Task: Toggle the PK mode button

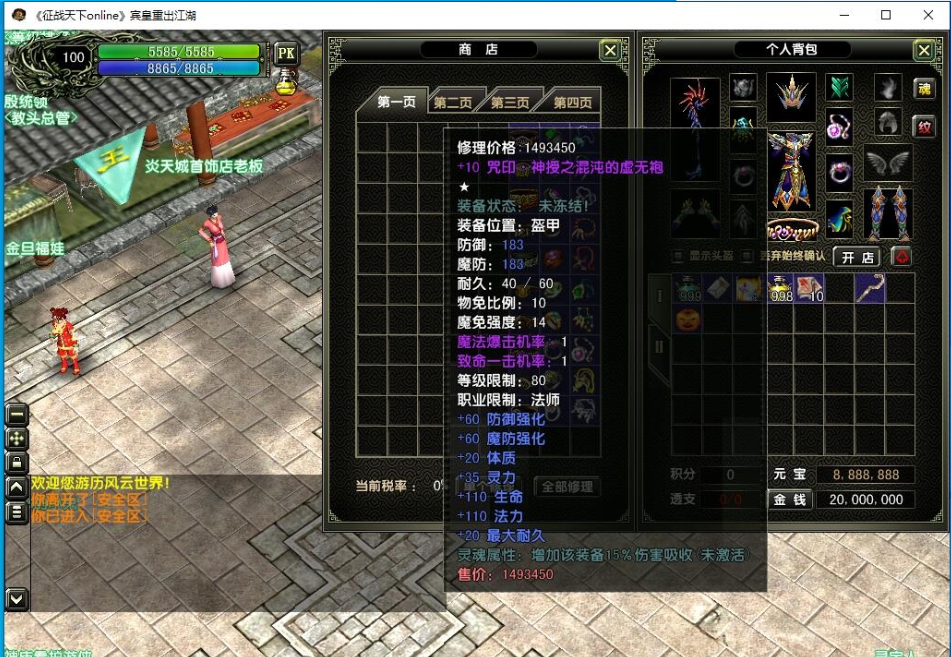Action: (x=286, y=54)
